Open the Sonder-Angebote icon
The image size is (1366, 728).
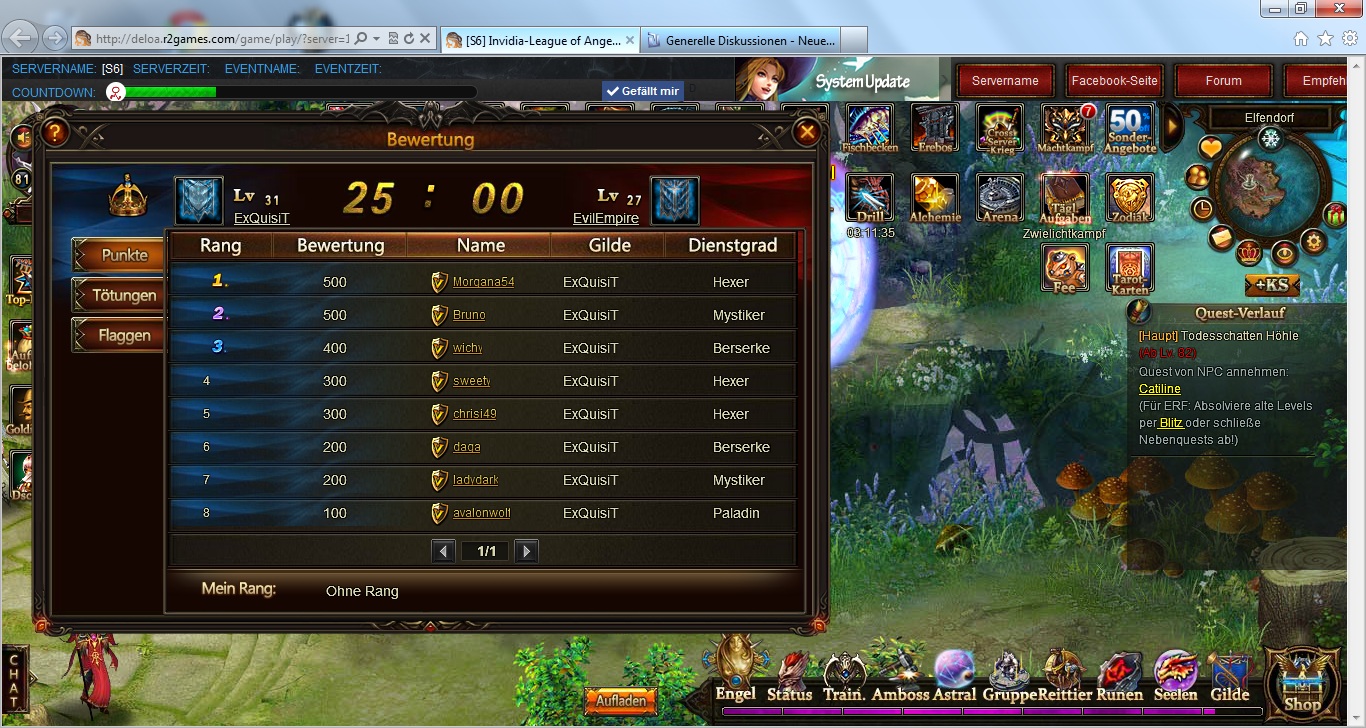(x=1130, y=128)
